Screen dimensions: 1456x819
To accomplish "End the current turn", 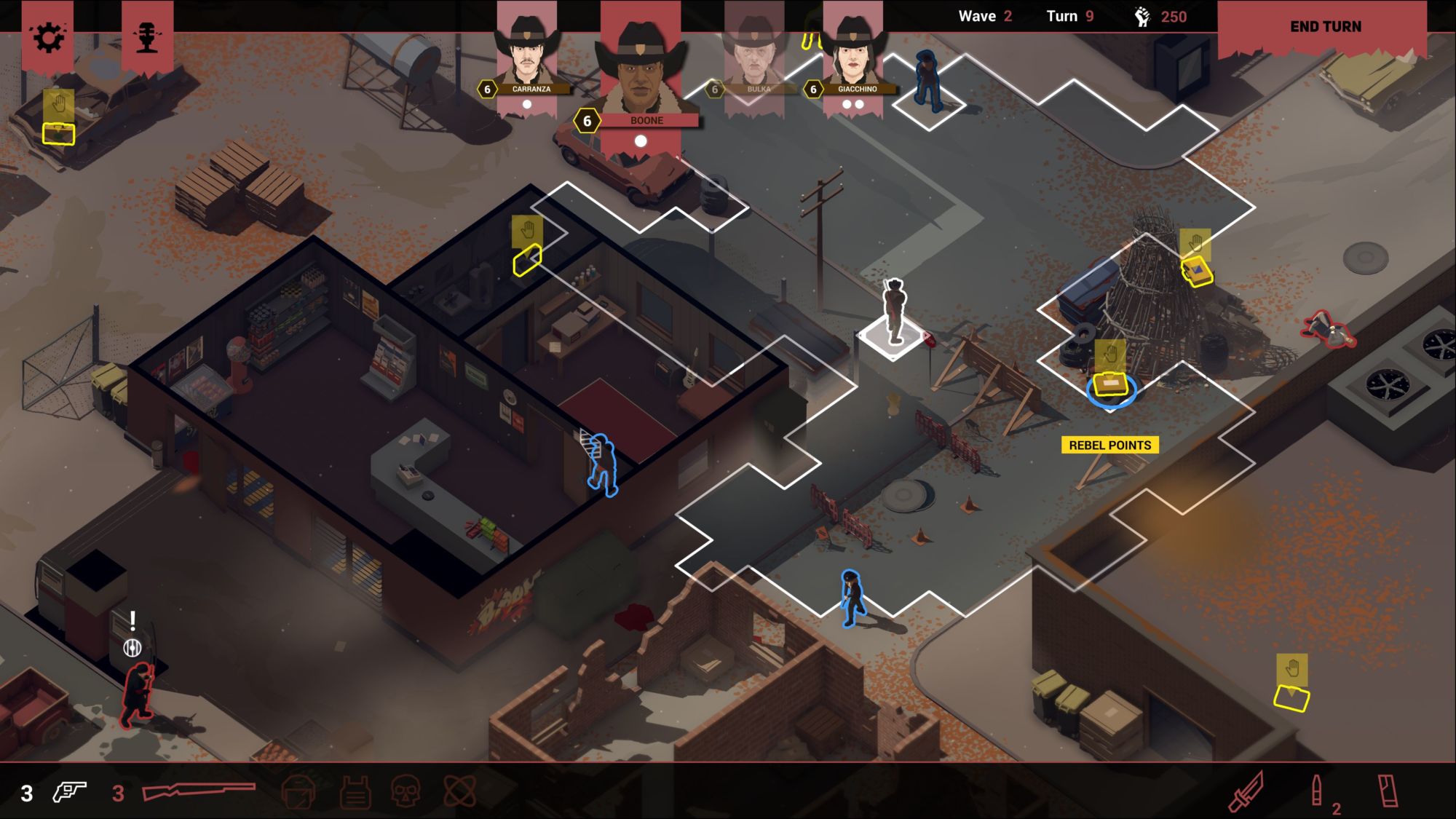I will tap(1325, 27).
